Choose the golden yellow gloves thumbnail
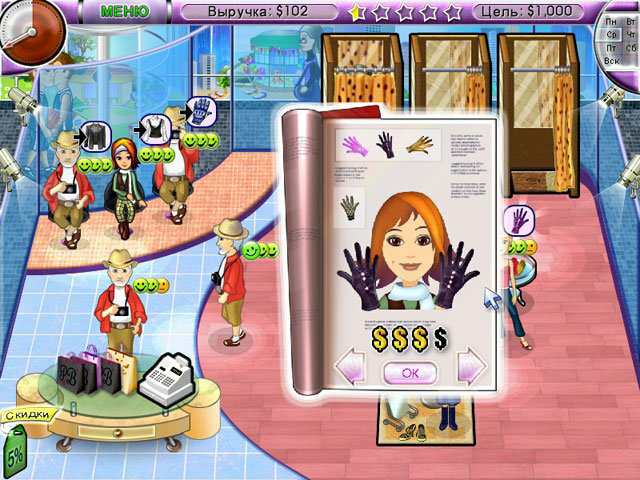Screen dimensions: 640x480 (418, 146)
